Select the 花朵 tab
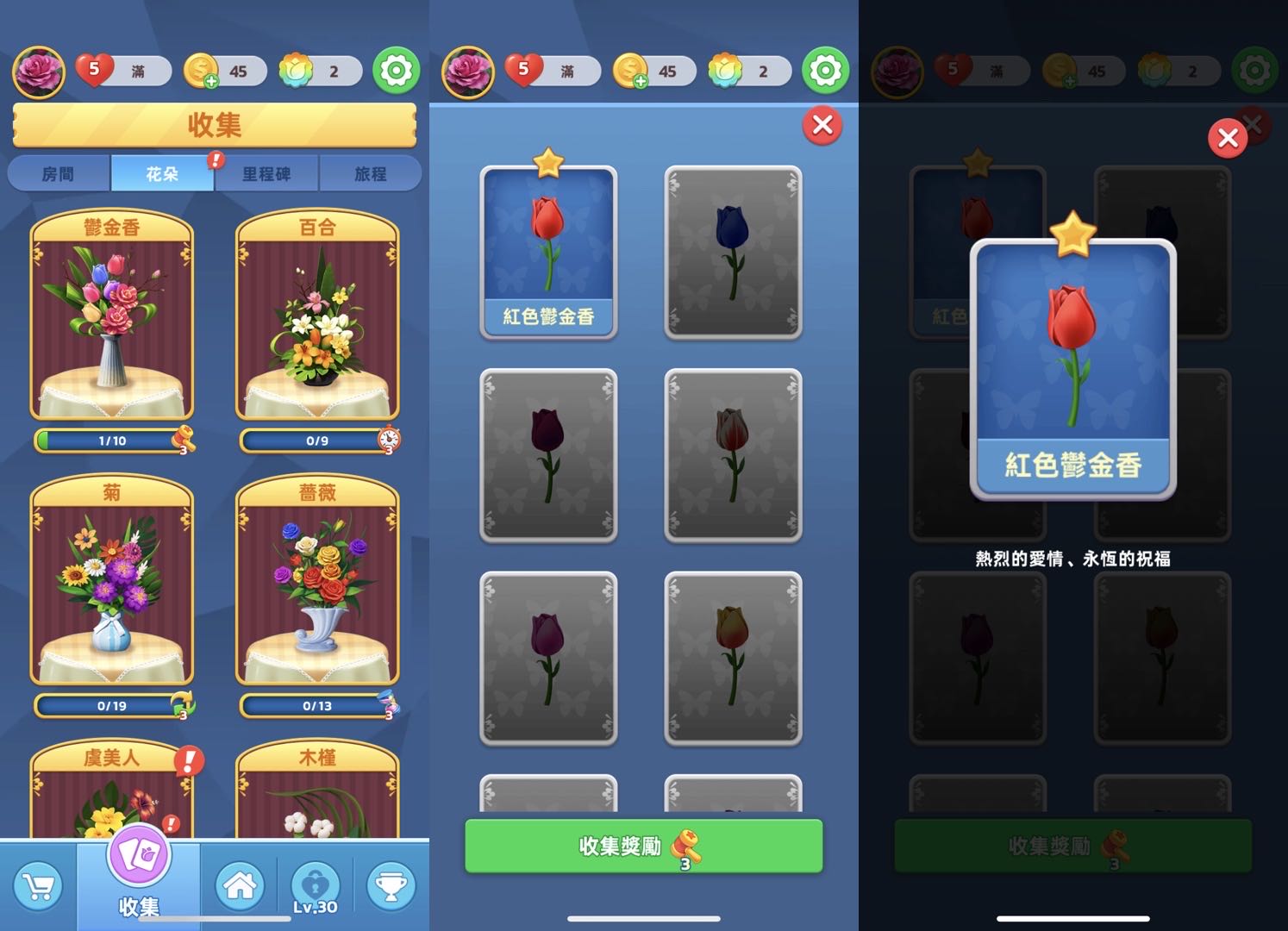The image size is (1288, 931). (162, 173)
